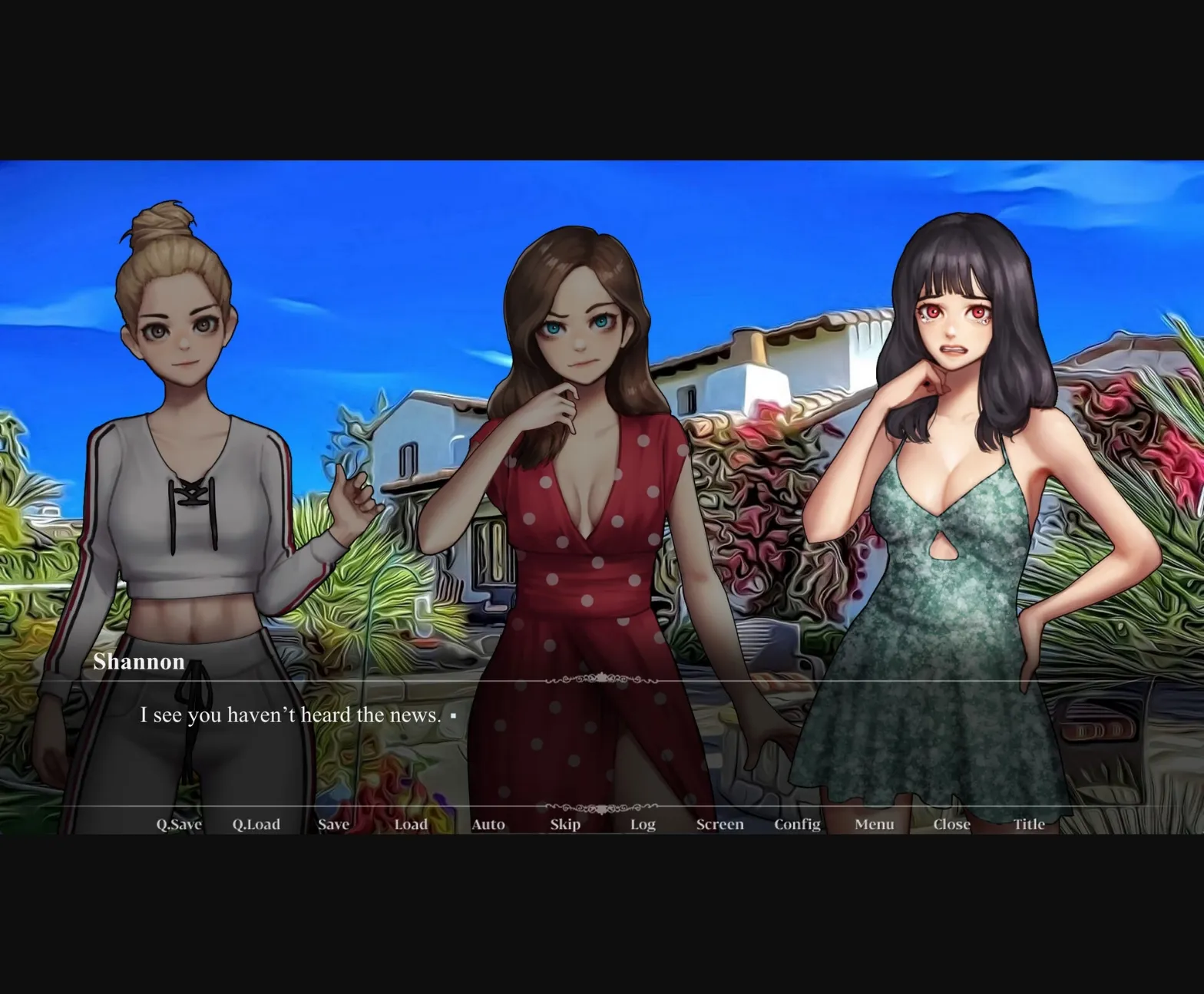The image size is (1204, 994).
Task: Close the quick menu bar
Action: [x=952, y=824]
